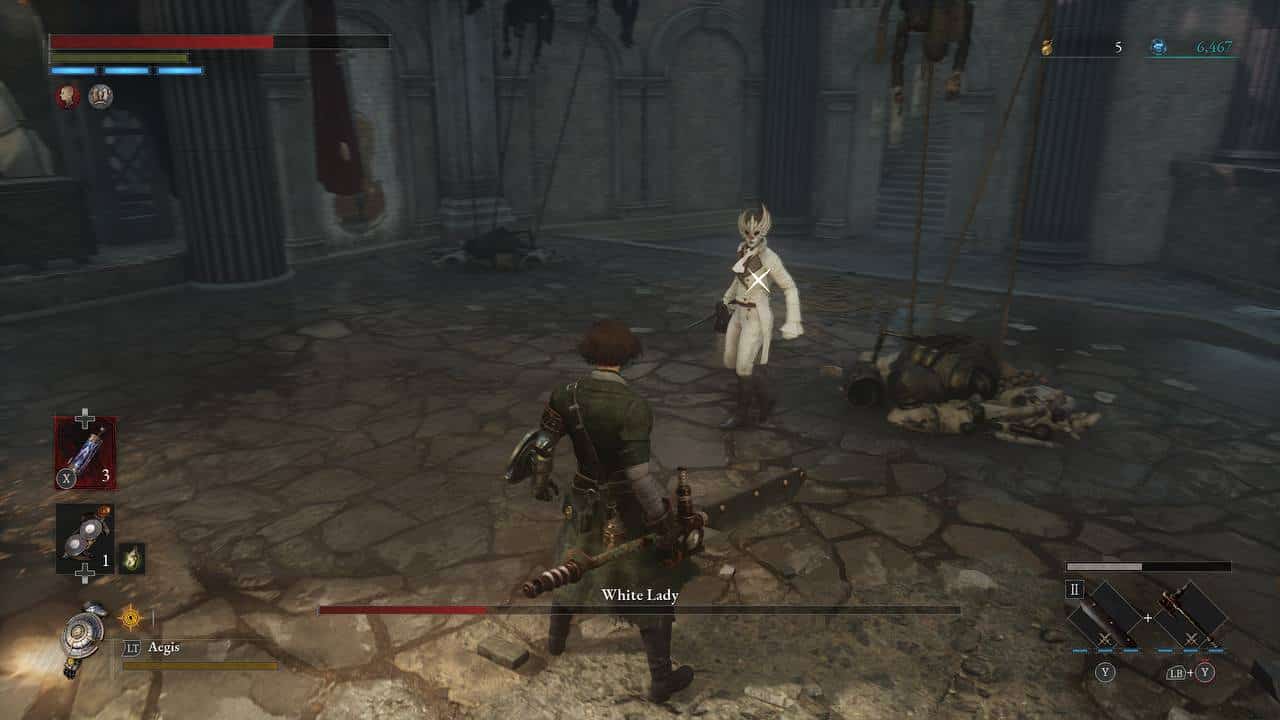Click the orange compass sun icon above Aegis
1280x720 pixels.
130,619
